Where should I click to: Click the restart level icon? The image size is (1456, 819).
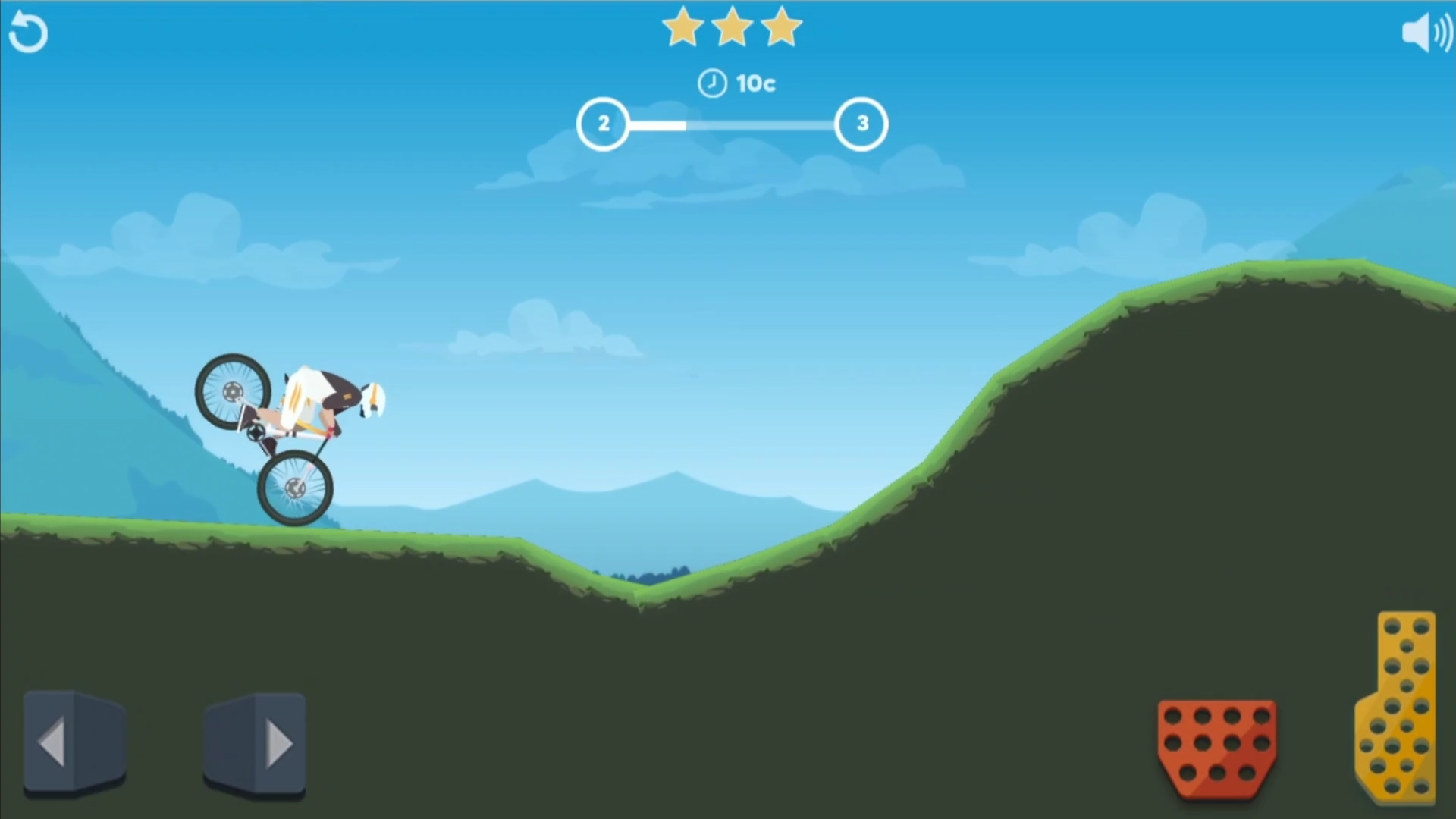pos(28,32)
